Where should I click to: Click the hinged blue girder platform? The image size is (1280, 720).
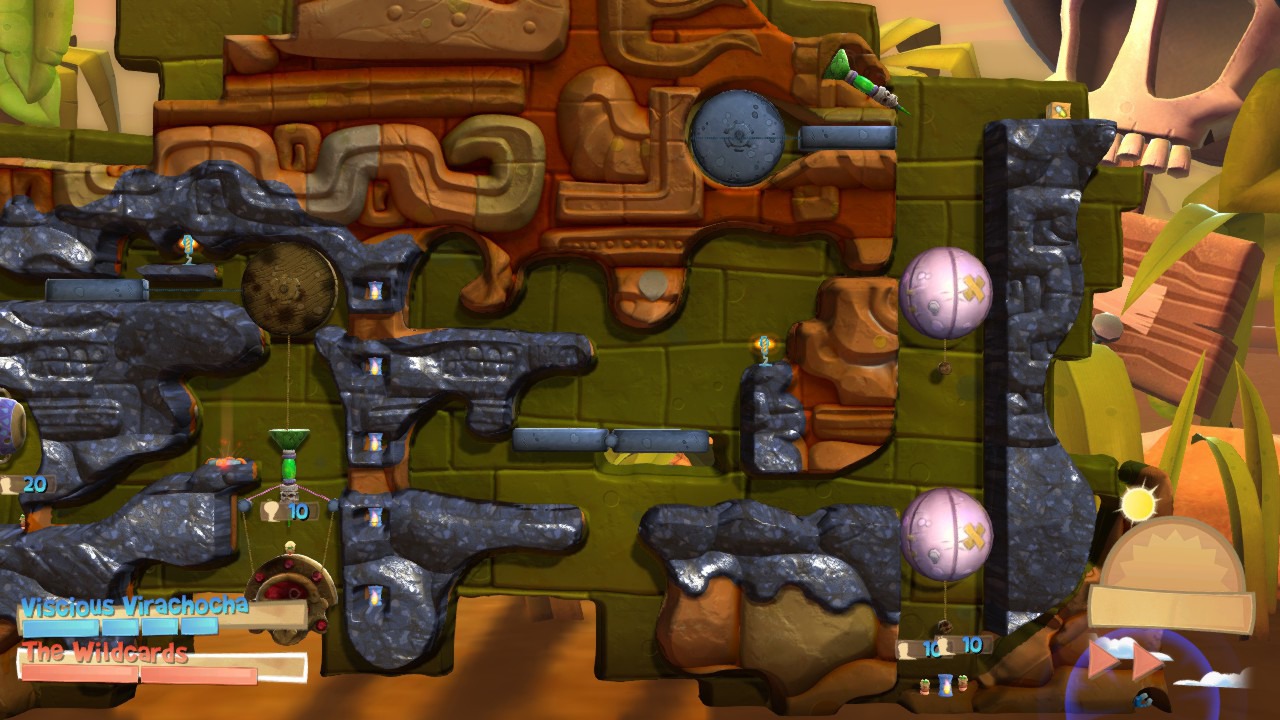click(610, 438)
